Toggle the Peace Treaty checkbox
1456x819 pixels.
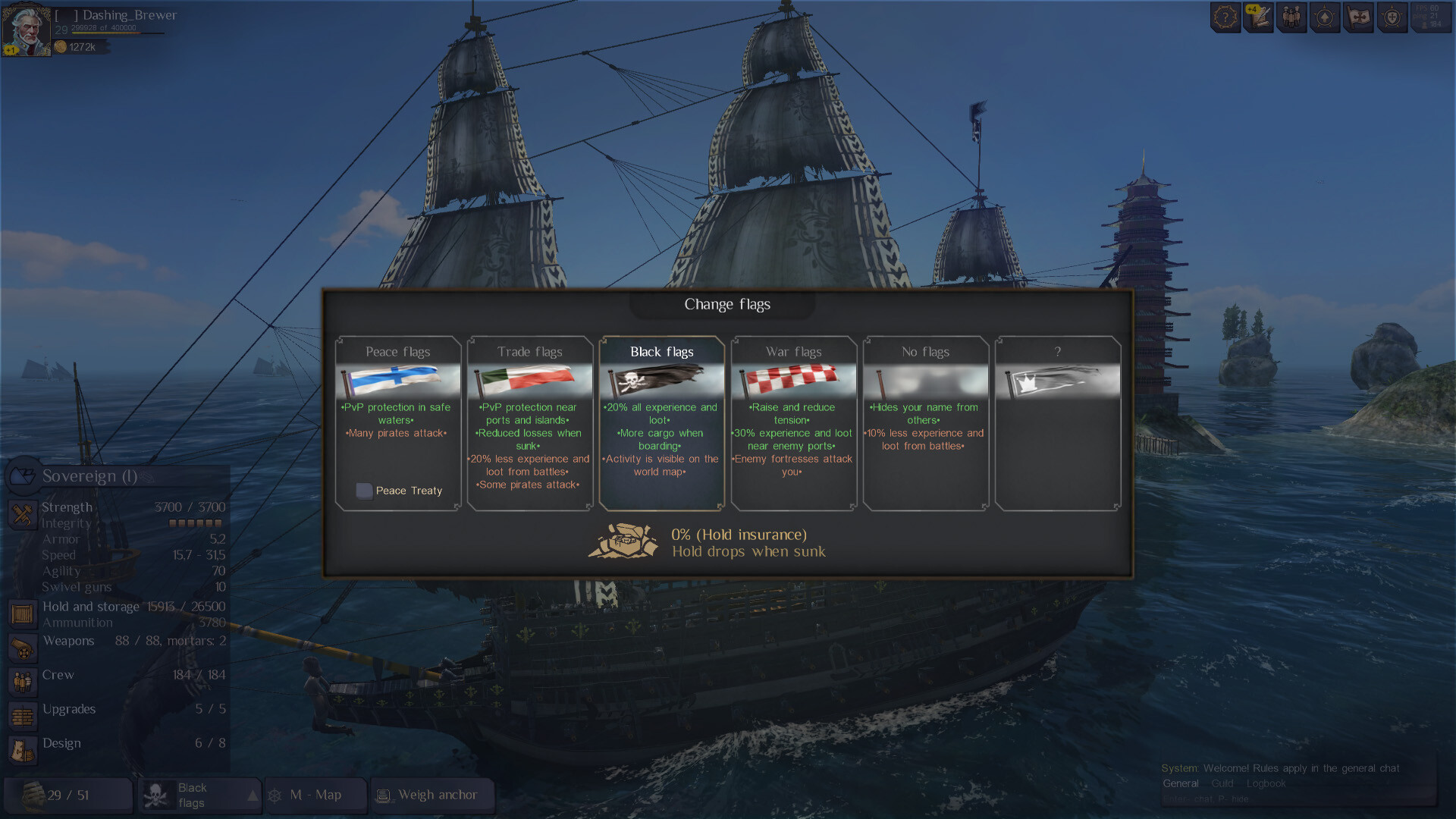pyautogui.click(x=364, y=491)
